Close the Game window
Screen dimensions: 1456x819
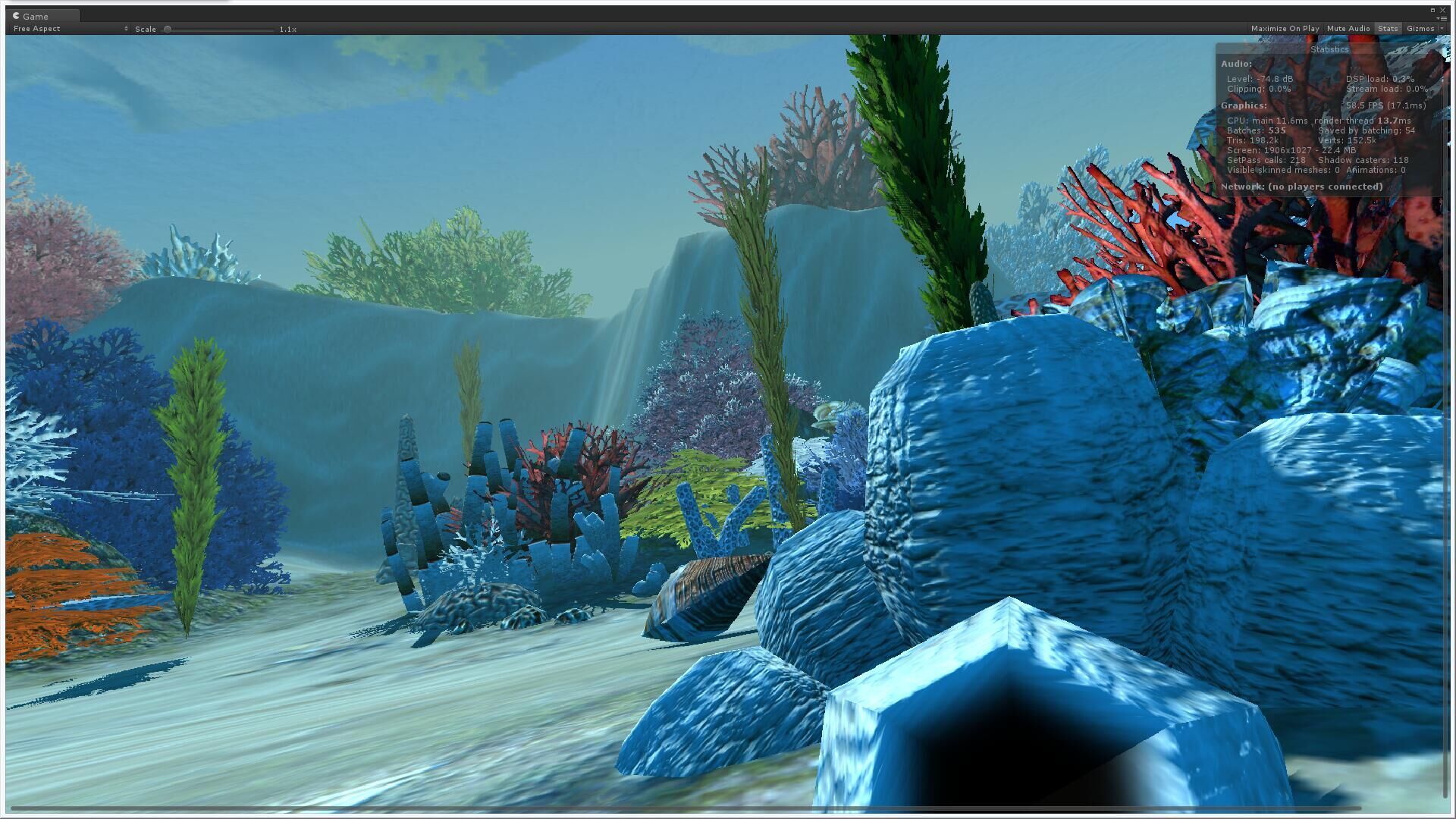(x=1442, y=10)
